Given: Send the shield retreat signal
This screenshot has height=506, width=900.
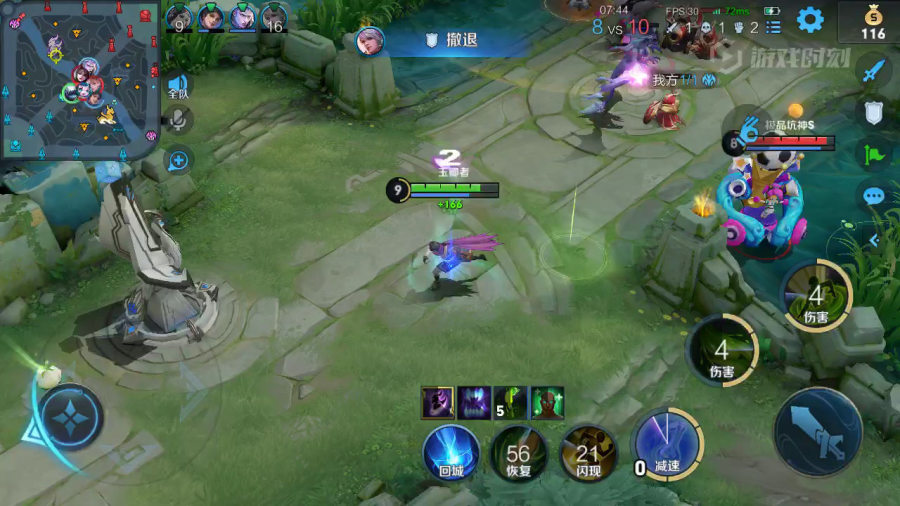Looking at the screenshot, I should click(x=874, y=112).
